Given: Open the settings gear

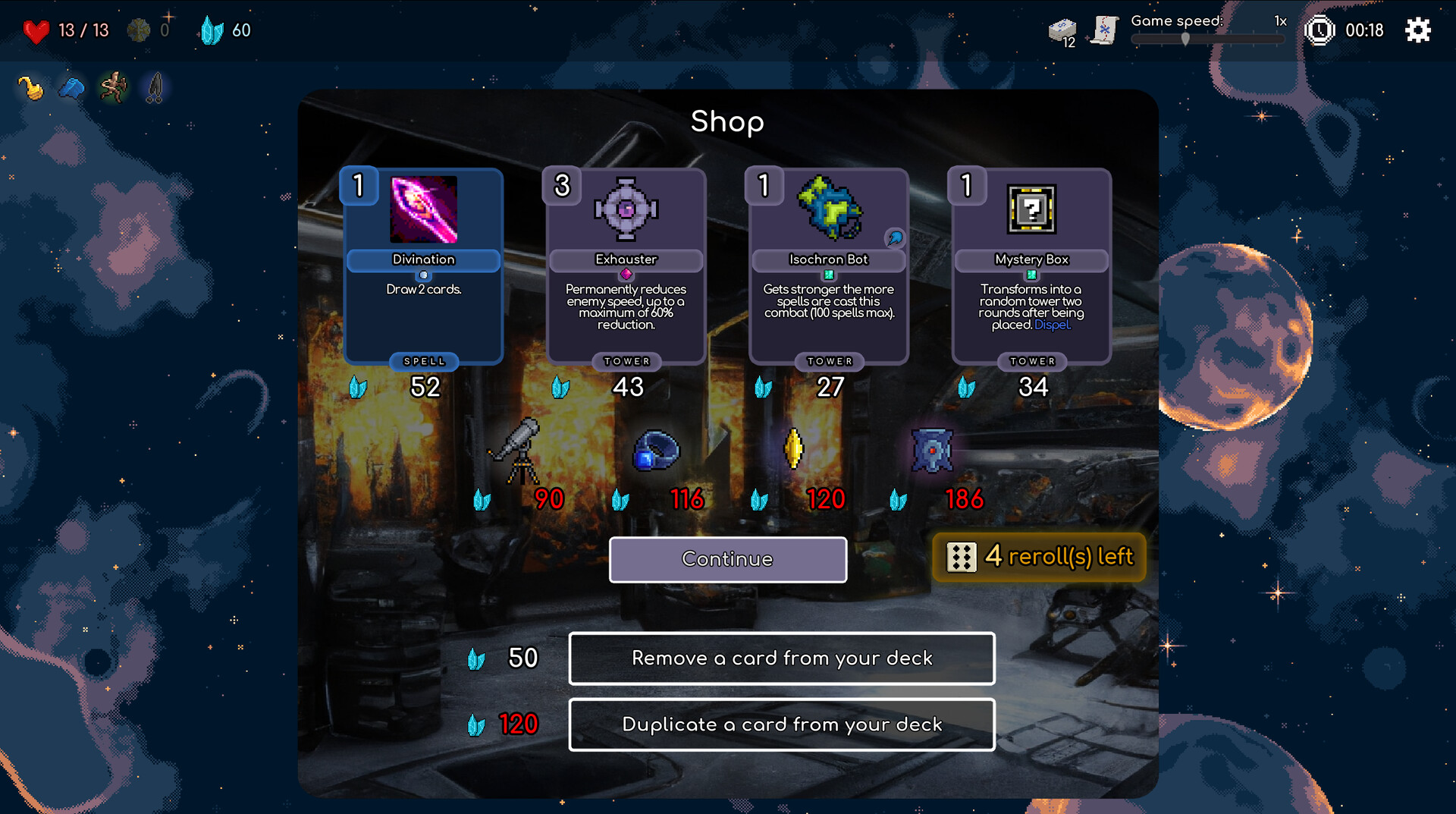Looking at the screenshot, I should 1417,30.
